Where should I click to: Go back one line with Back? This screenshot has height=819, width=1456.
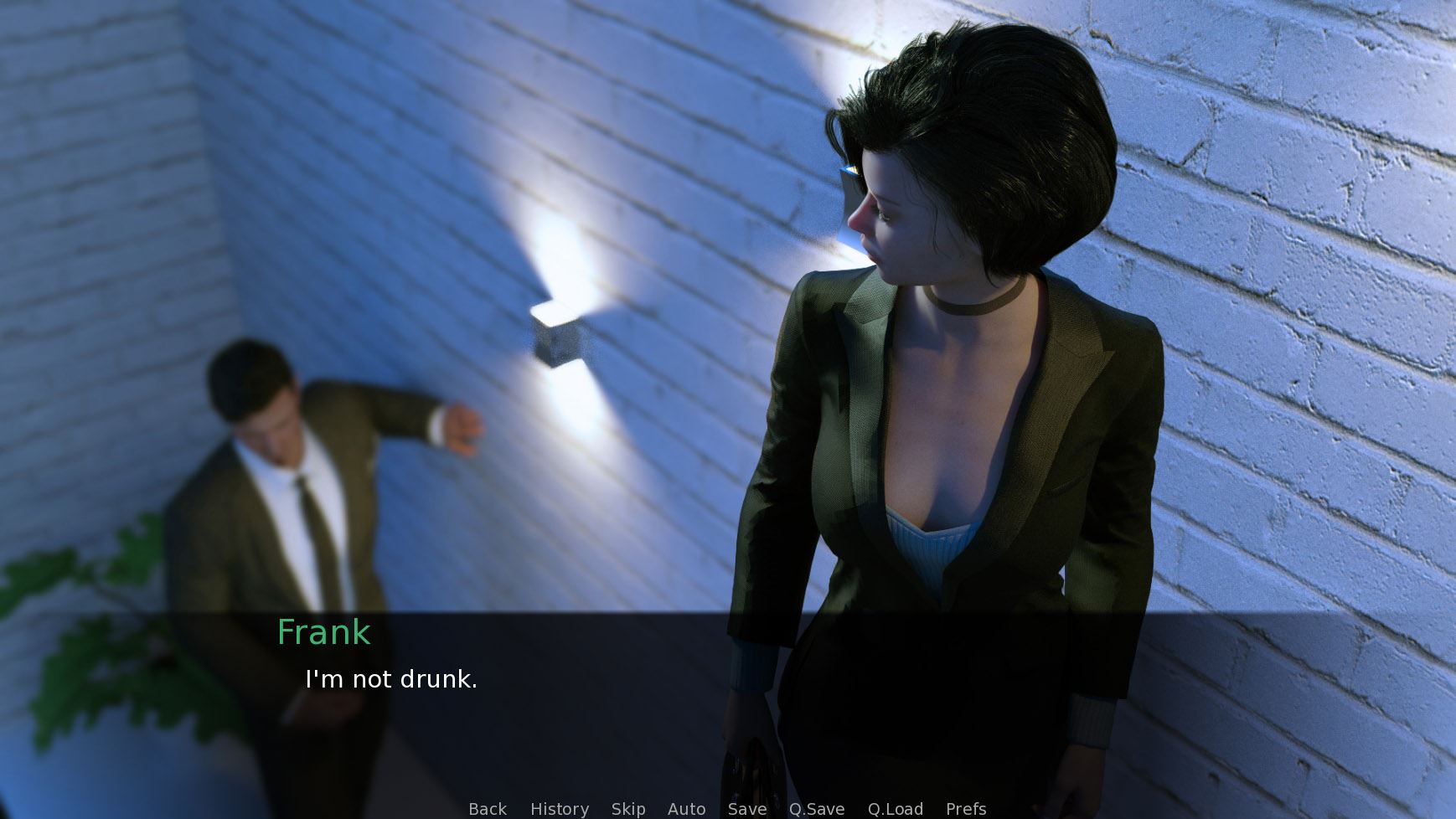pos(487,809)
